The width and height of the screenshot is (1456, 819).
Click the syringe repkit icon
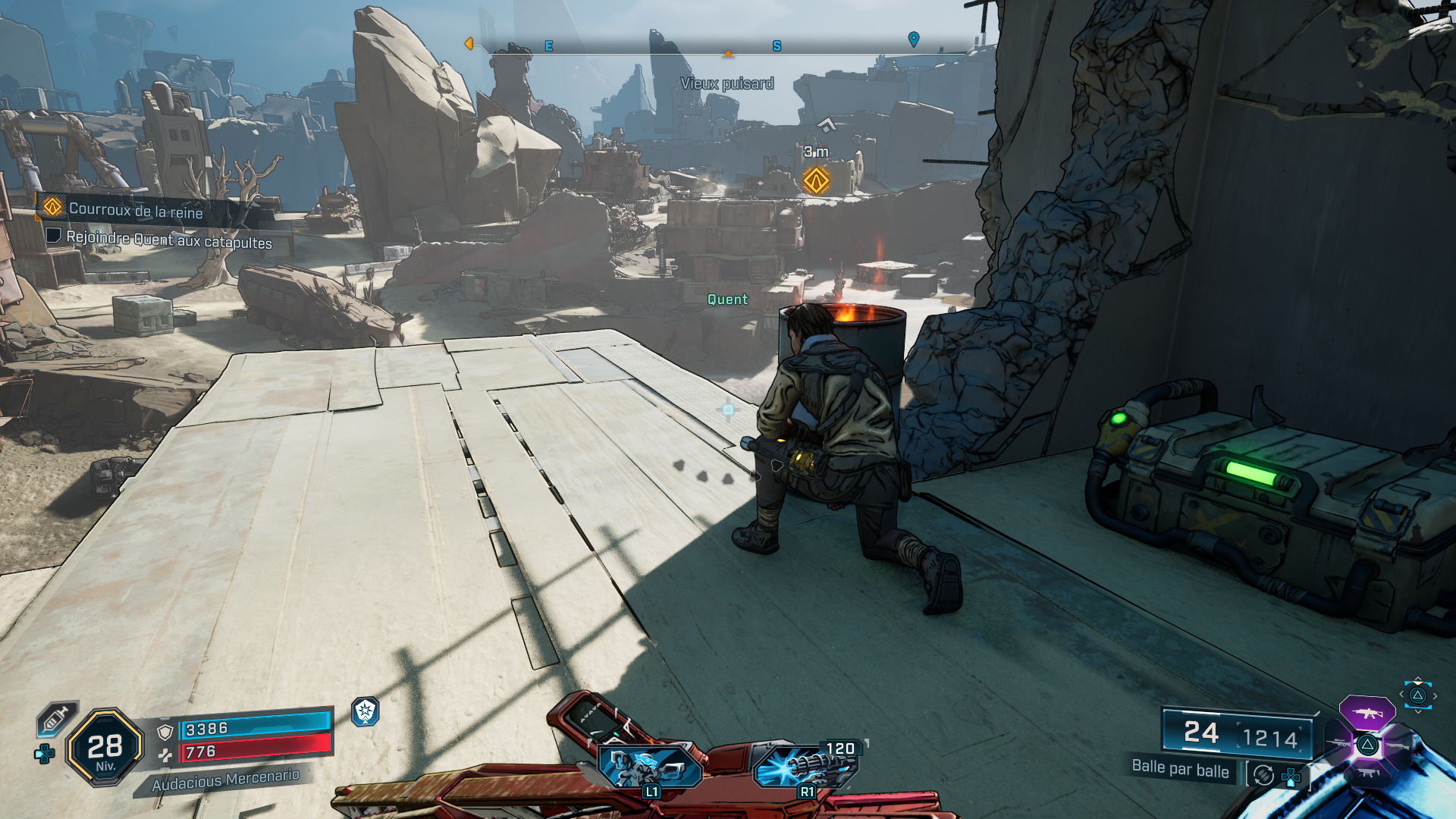[56, 718]
